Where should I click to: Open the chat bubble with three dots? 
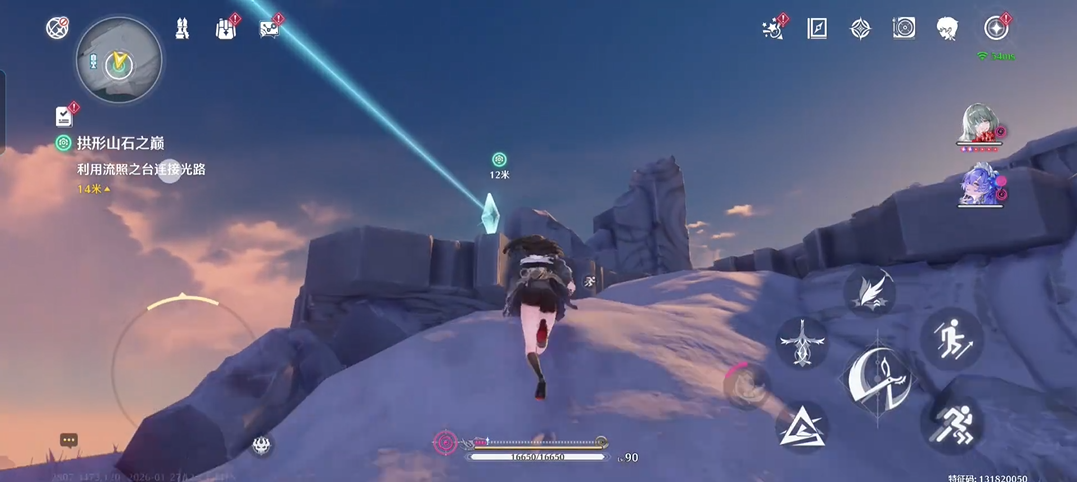click(x=69, y=440)
